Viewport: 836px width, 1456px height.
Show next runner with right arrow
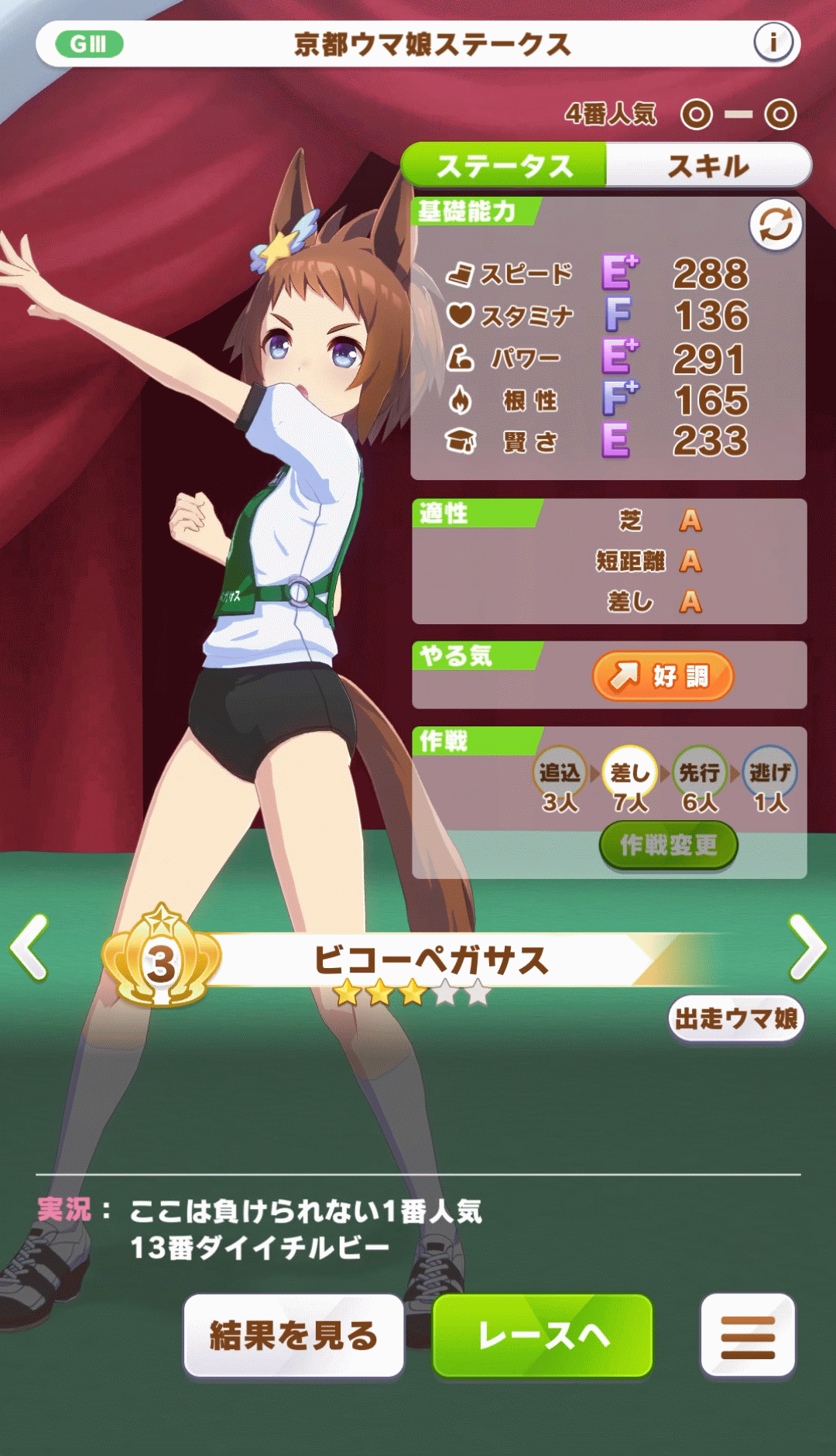[807, 947]
